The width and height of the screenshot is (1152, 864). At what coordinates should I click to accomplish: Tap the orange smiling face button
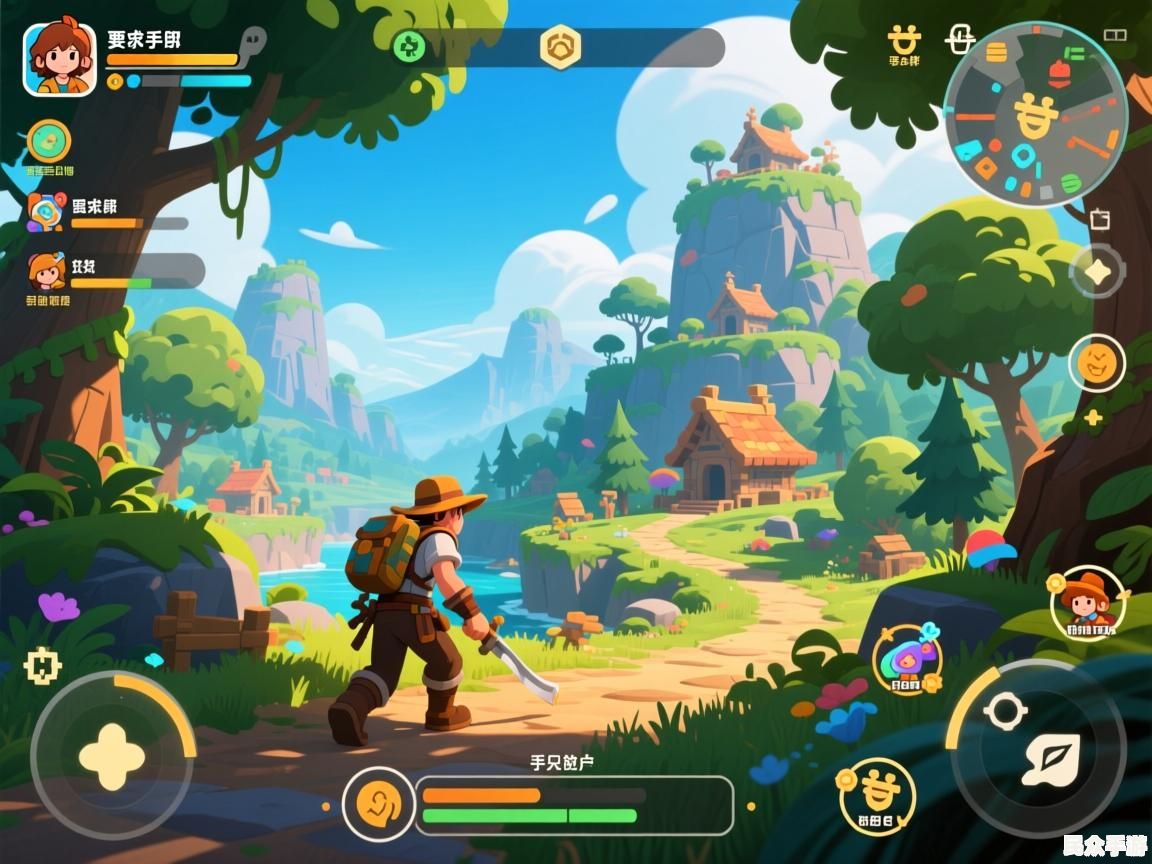tap(1097, 362)
